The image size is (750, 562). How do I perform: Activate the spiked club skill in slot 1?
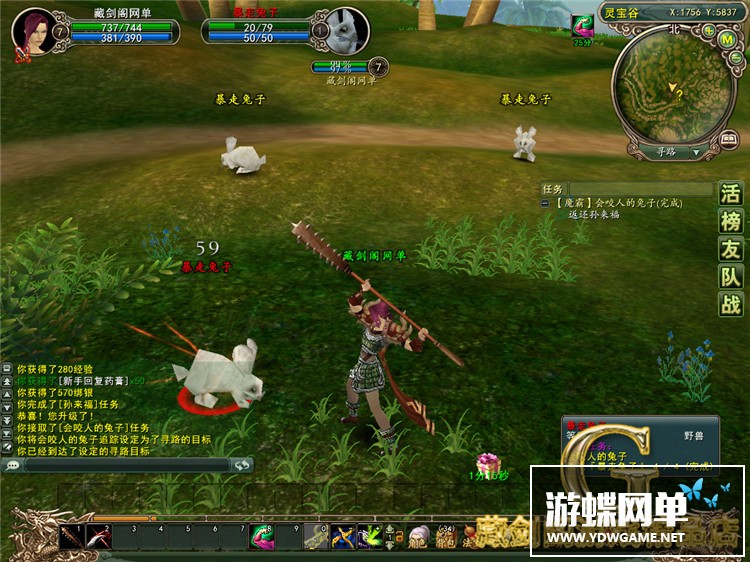[x=72, y=537]
